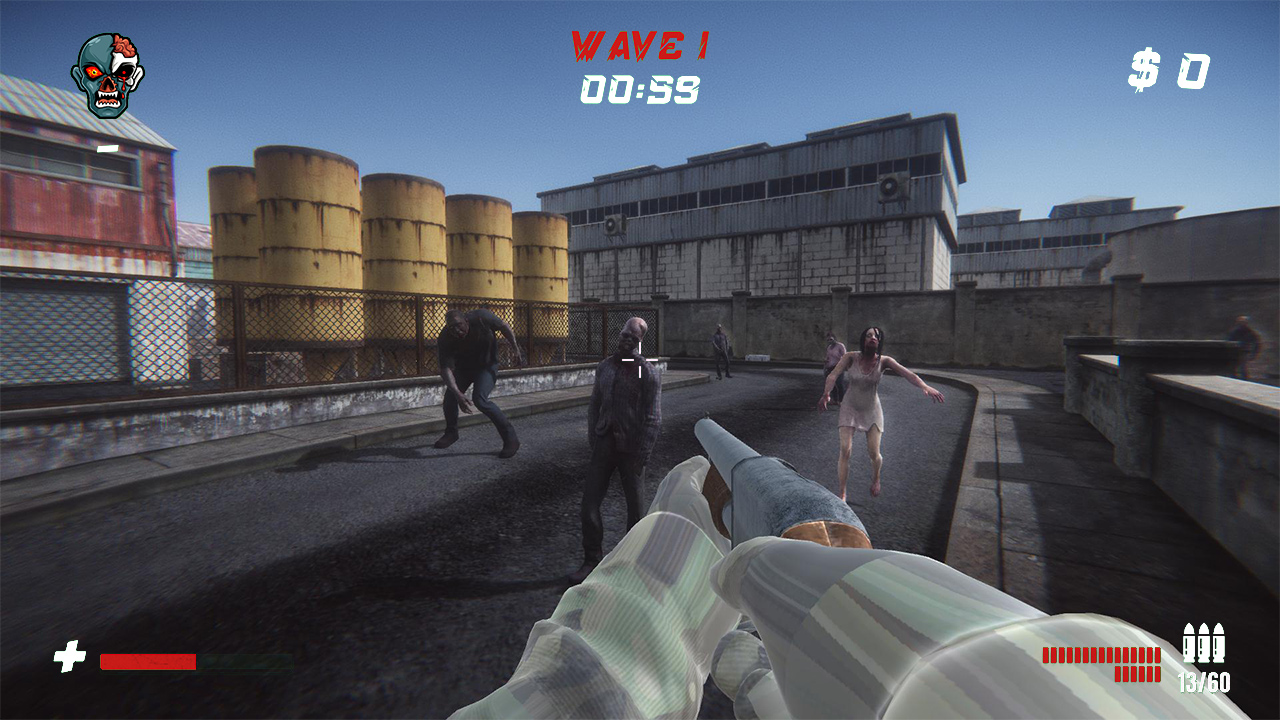Viewport: 1280px width, 720px height.
Task: Select the leftmost bullet of the ammo icon
Action: pos(1191,645)
